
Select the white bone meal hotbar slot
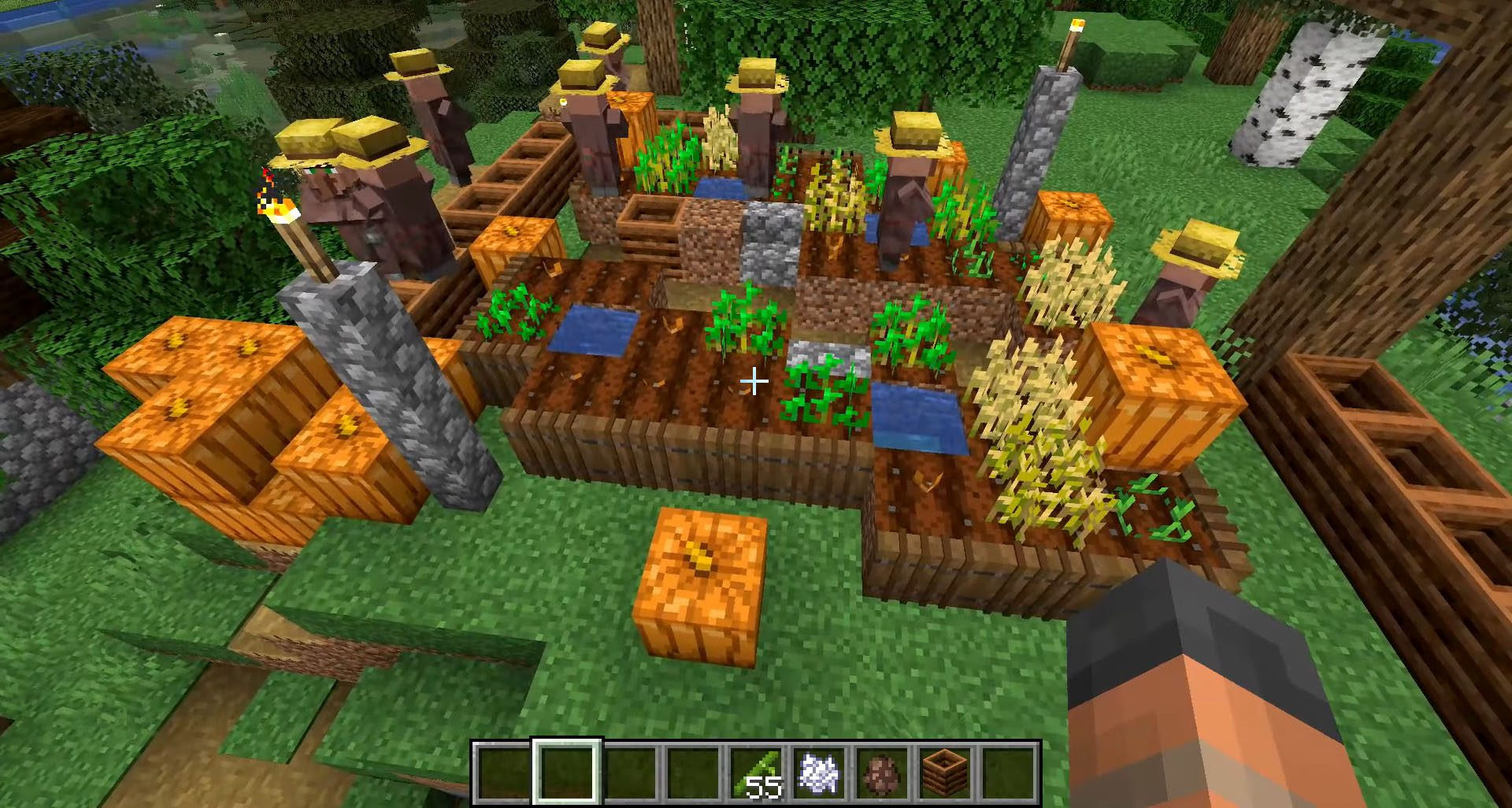point(819,773)
